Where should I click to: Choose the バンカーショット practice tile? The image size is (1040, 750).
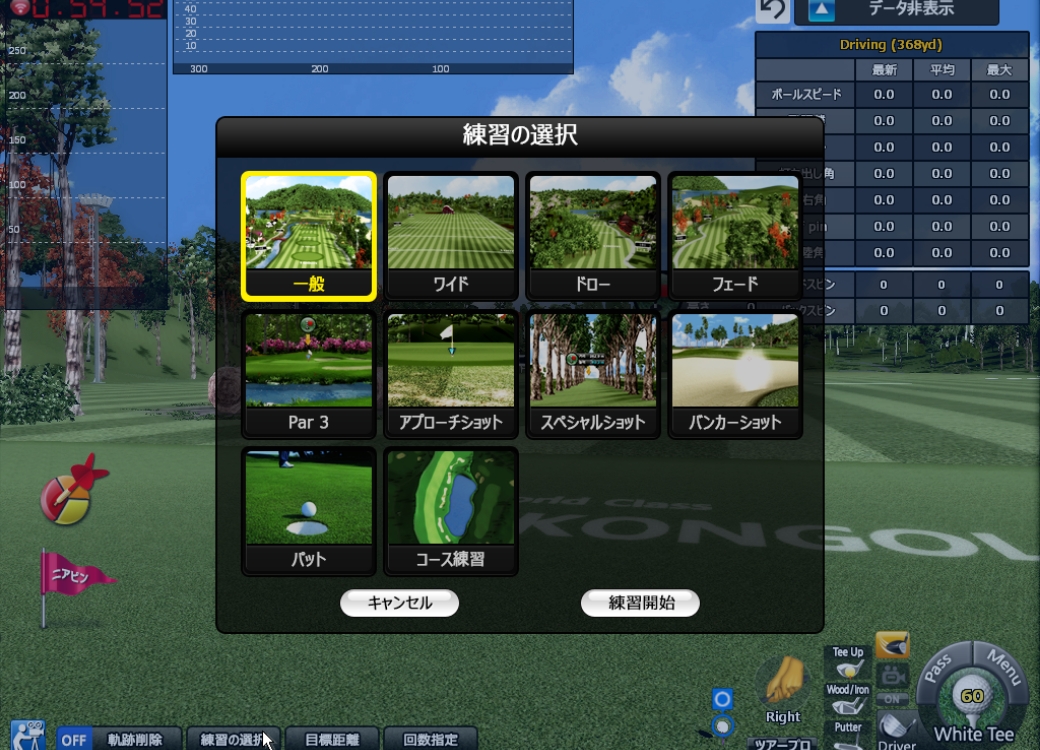click(735, 375)
